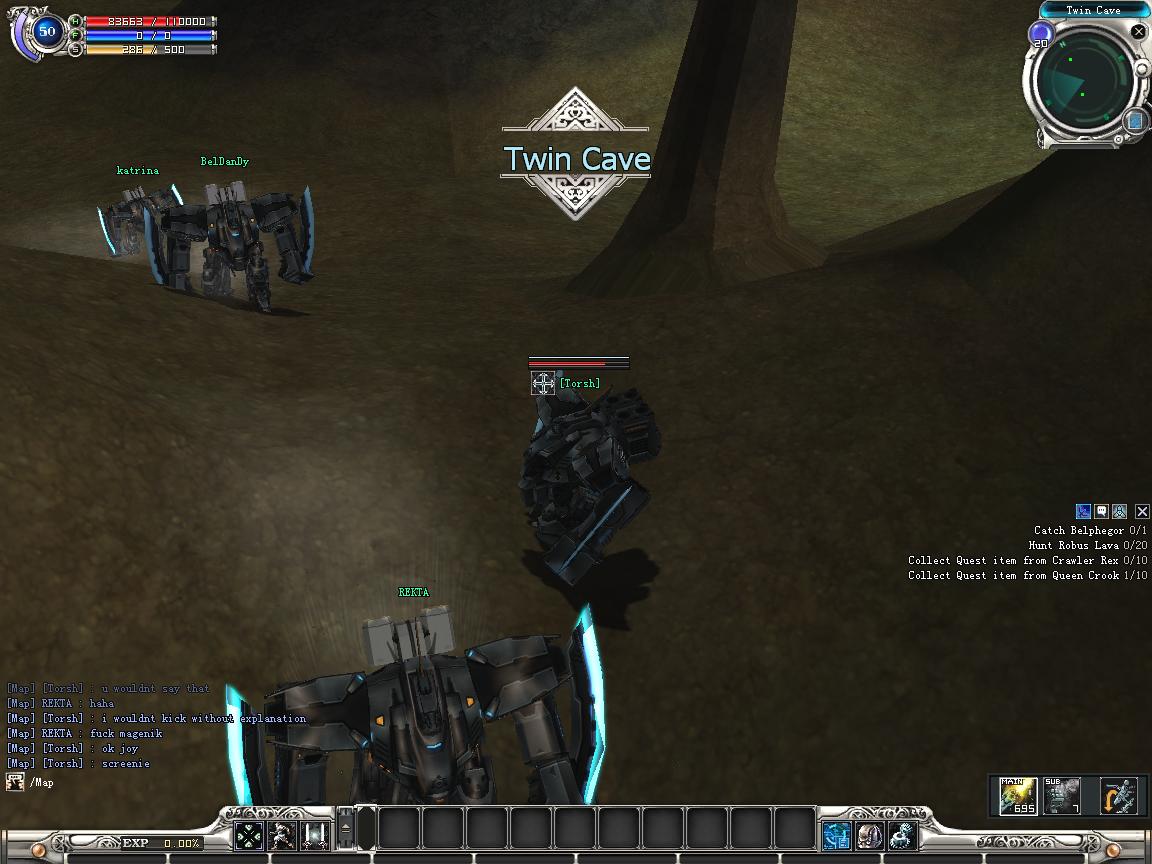Activate the twin pillars skill icon
Screen dimensions: 1152x864
coord(317,835)
